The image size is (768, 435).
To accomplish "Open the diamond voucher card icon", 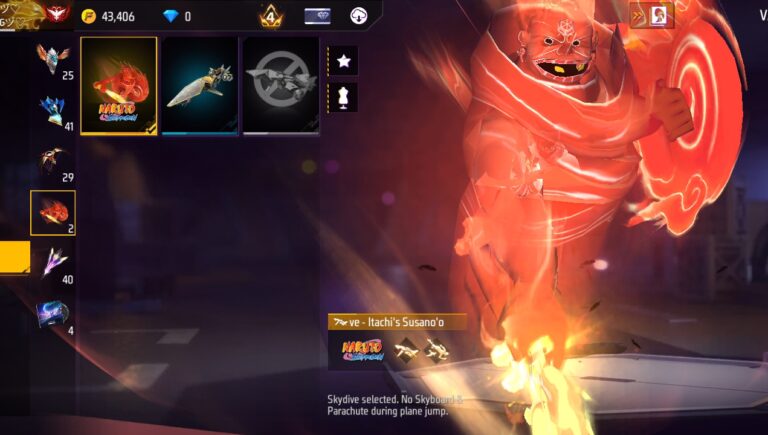I will tap(317, 16).
